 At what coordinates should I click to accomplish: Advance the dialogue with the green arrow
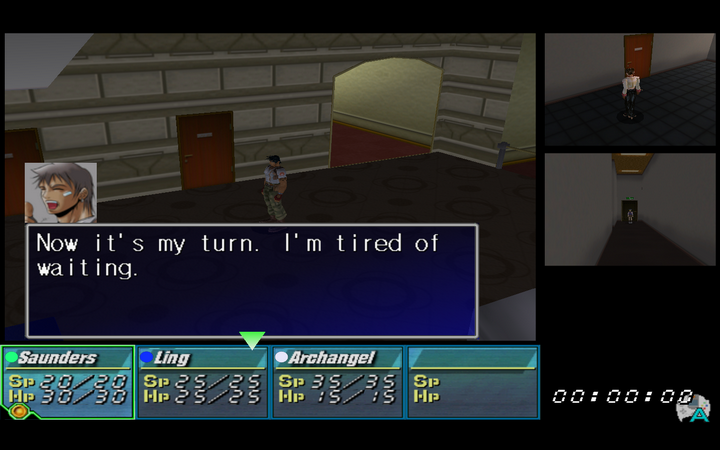tap(252, 340)
